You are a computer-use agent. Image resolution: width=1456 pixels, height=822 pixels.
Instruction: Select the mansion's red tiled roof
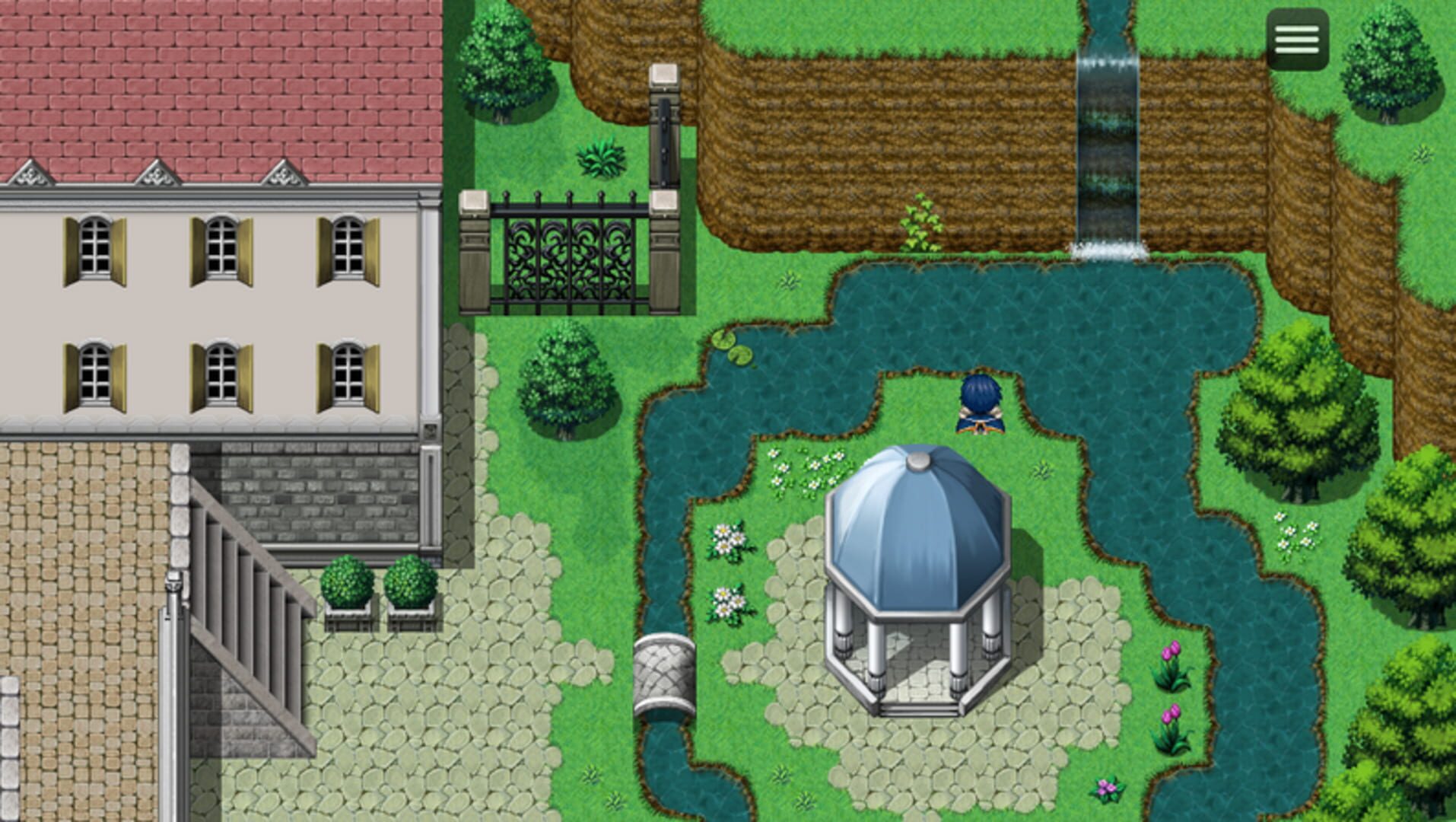click(x=213, y=84)
